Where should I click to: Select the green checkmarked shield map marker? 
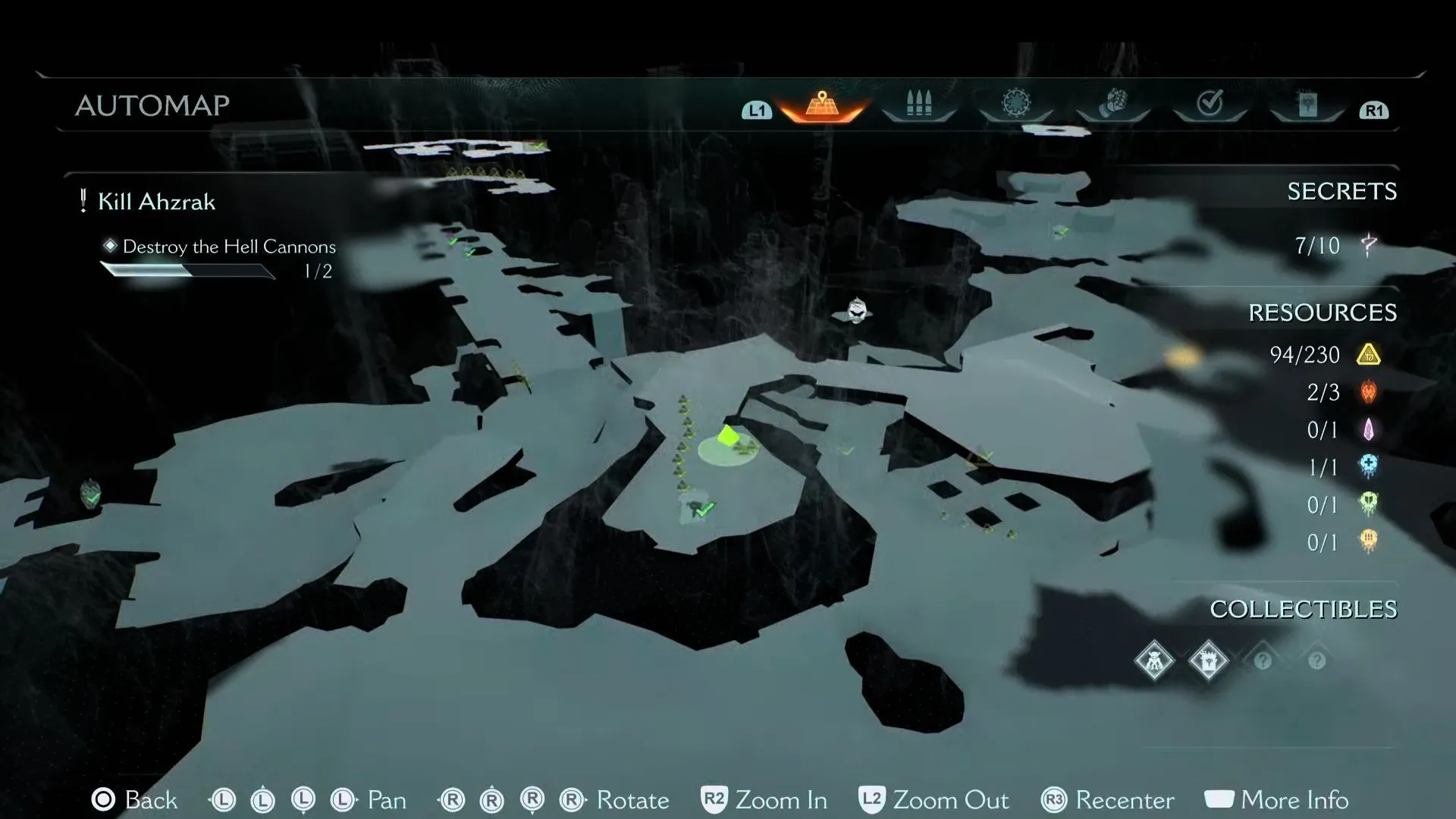click(x=91, y=494)
